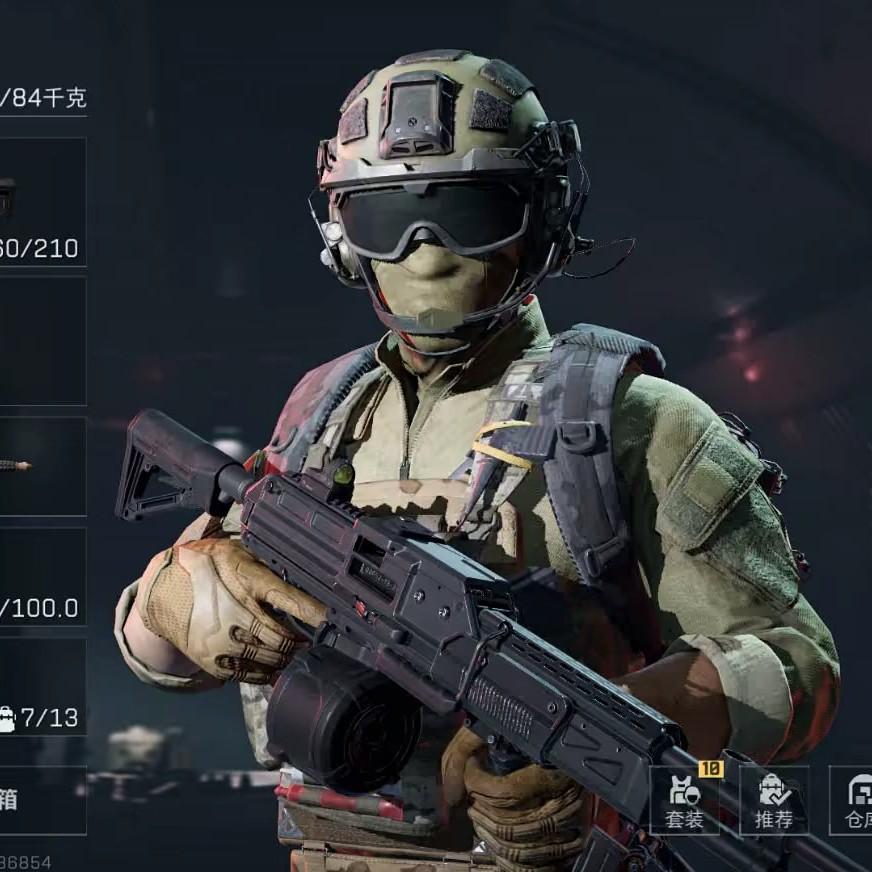Open the 套装 loadout sets button
This screenshot has height=872, width=872.
tap(684, 800)
